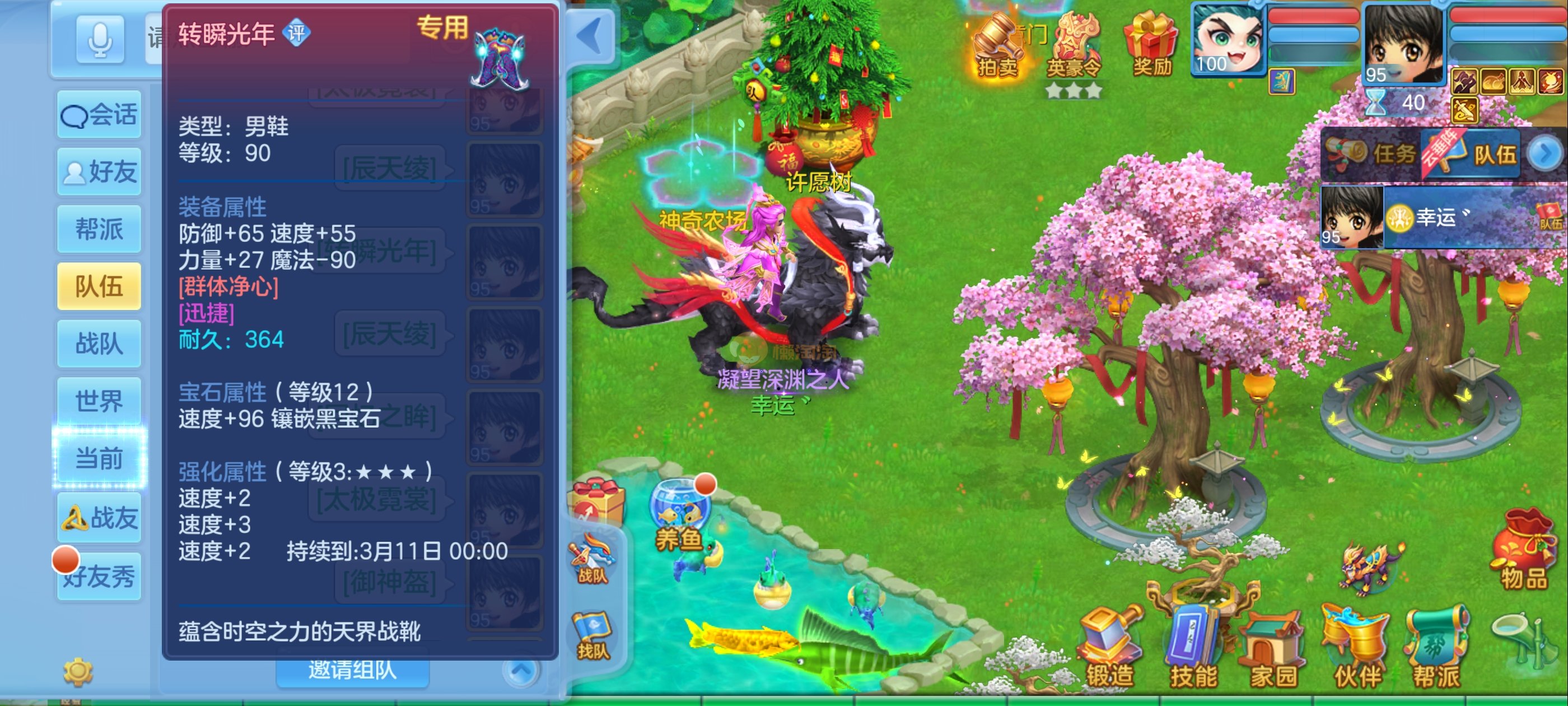Screen dimensions: 1568x706
Task: Open chat settings gear icon
Action: pos(78,671)
